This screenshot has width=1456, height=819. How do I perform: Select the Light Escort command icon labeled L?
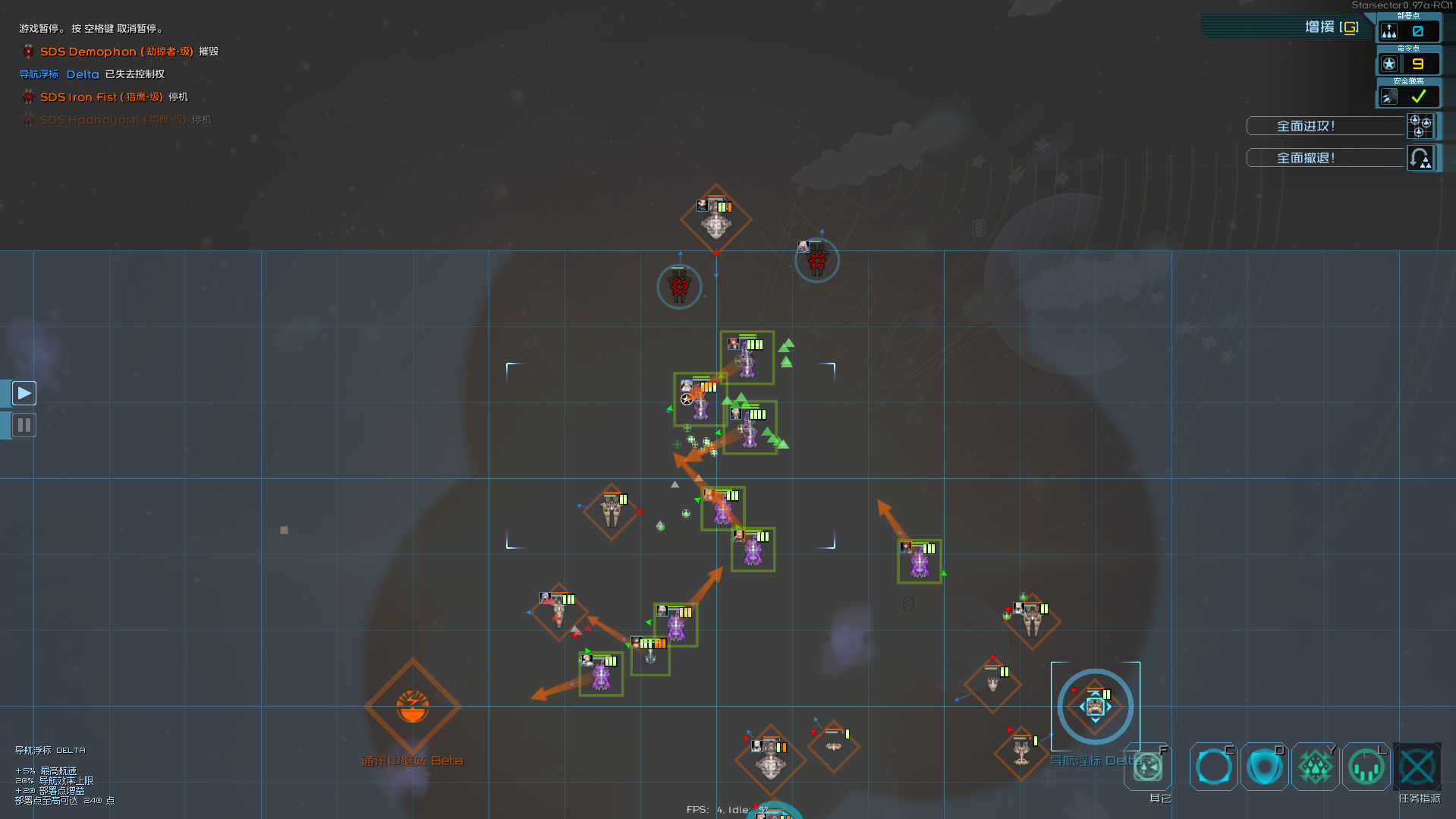click(1366, 767)
